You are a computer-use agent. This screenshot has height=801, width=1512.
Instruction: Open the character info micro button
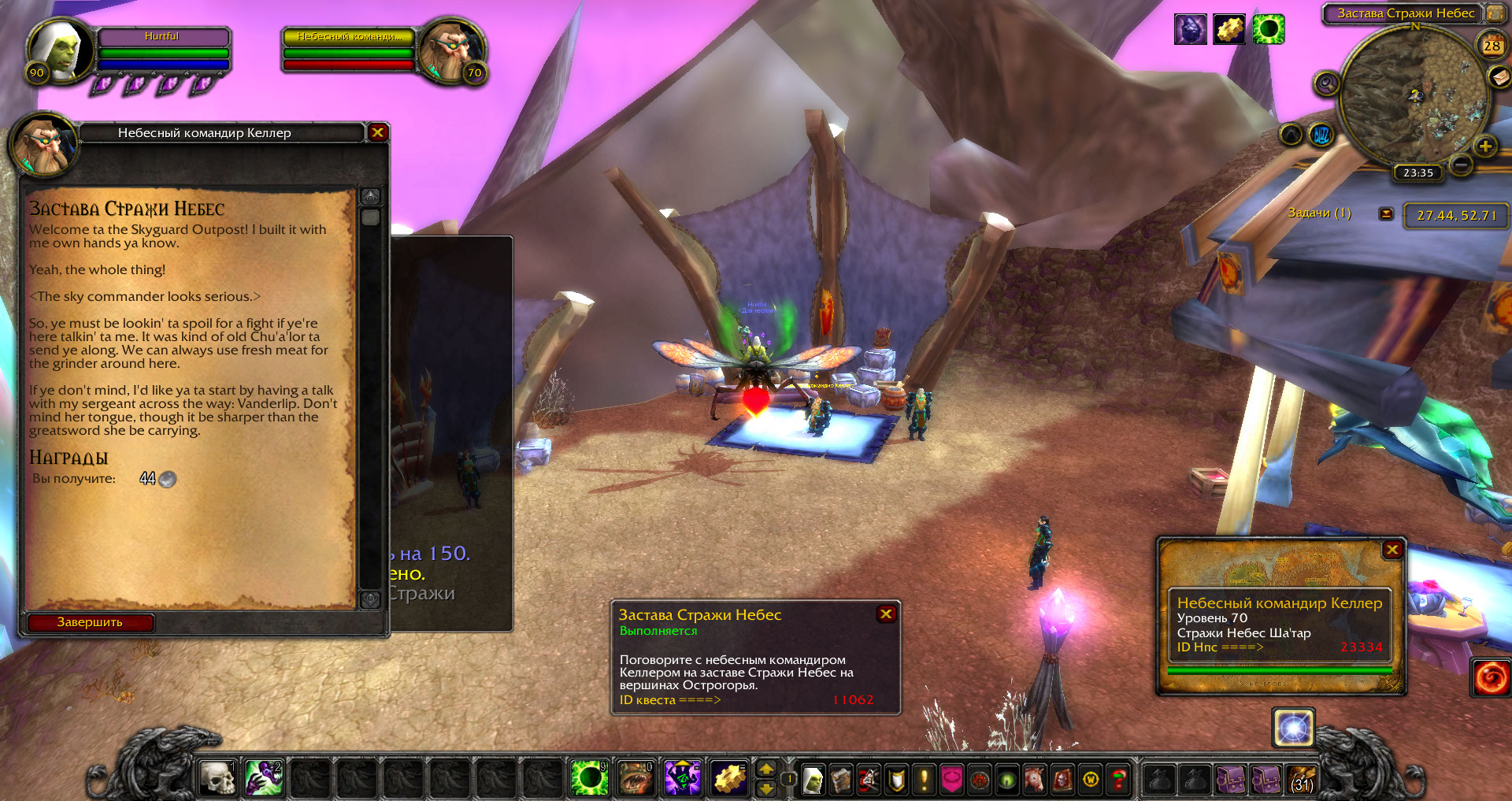pyautogui.click(x=813, y=780)
